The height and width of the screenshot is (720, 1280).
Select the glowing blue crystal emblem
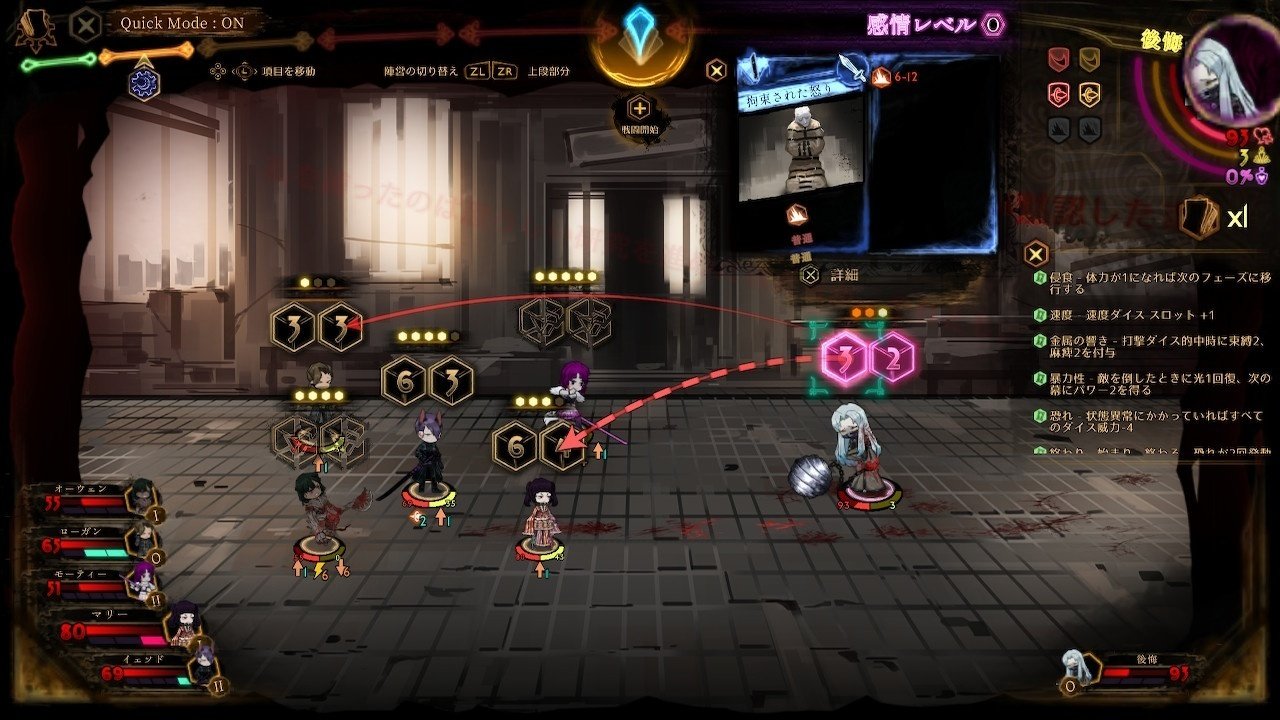(x=639, y=36)
